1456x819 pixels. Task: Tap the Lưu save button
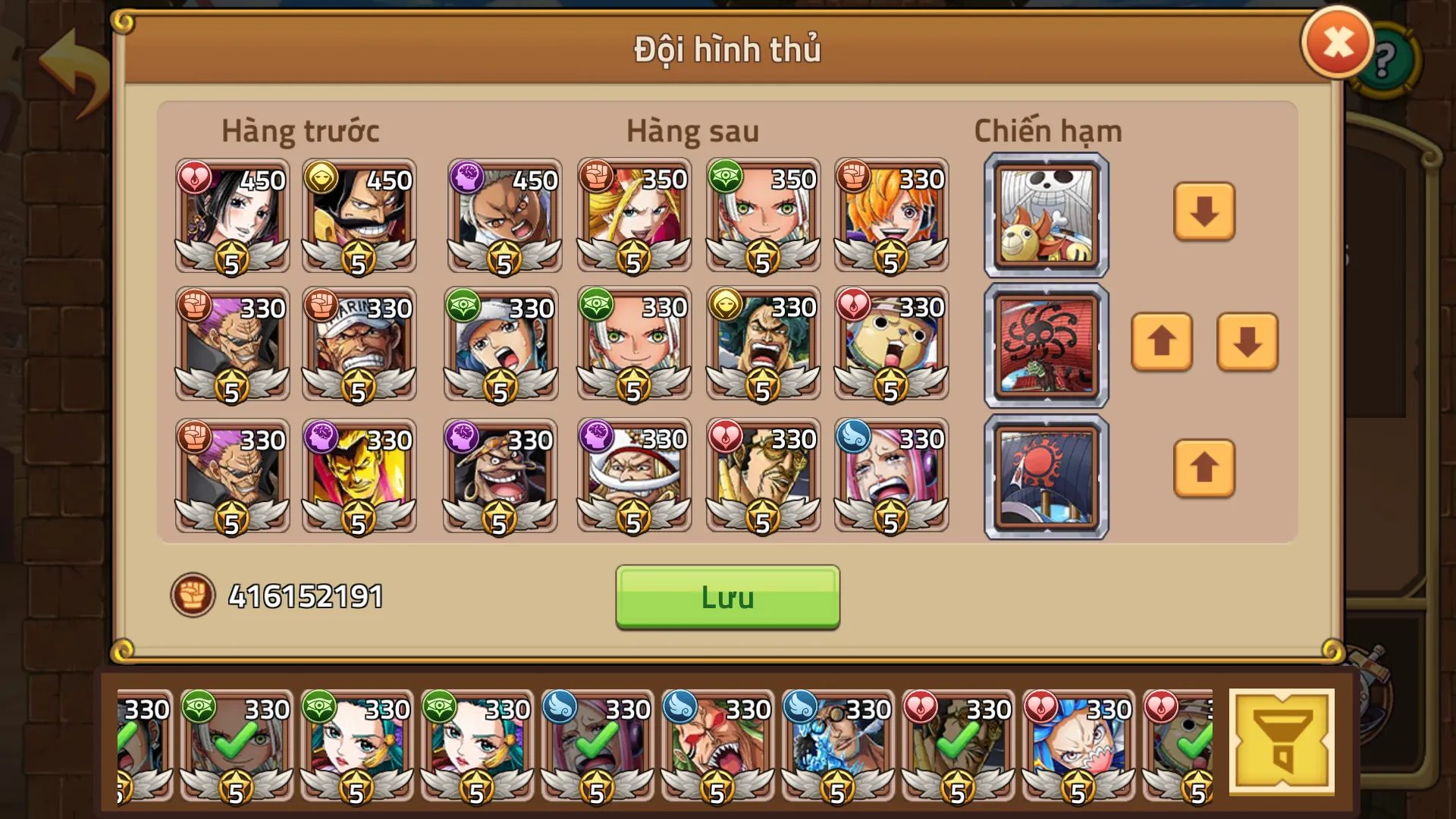point(726,597)
